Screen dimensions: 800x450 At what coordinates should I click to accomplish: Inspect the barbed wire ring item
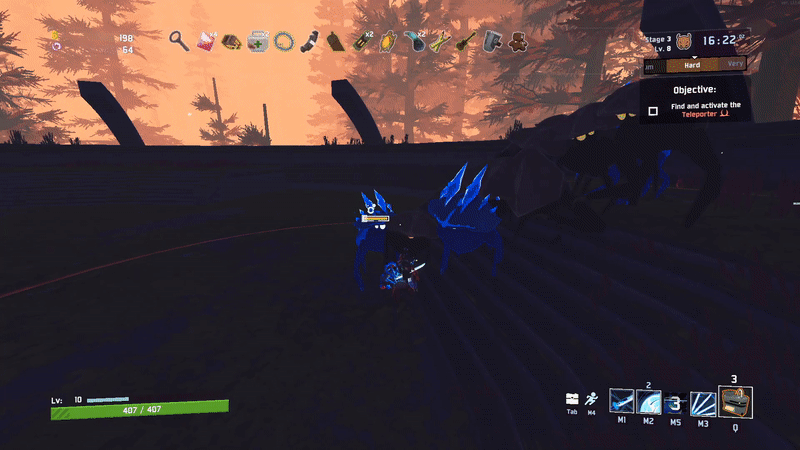point(284,42)
